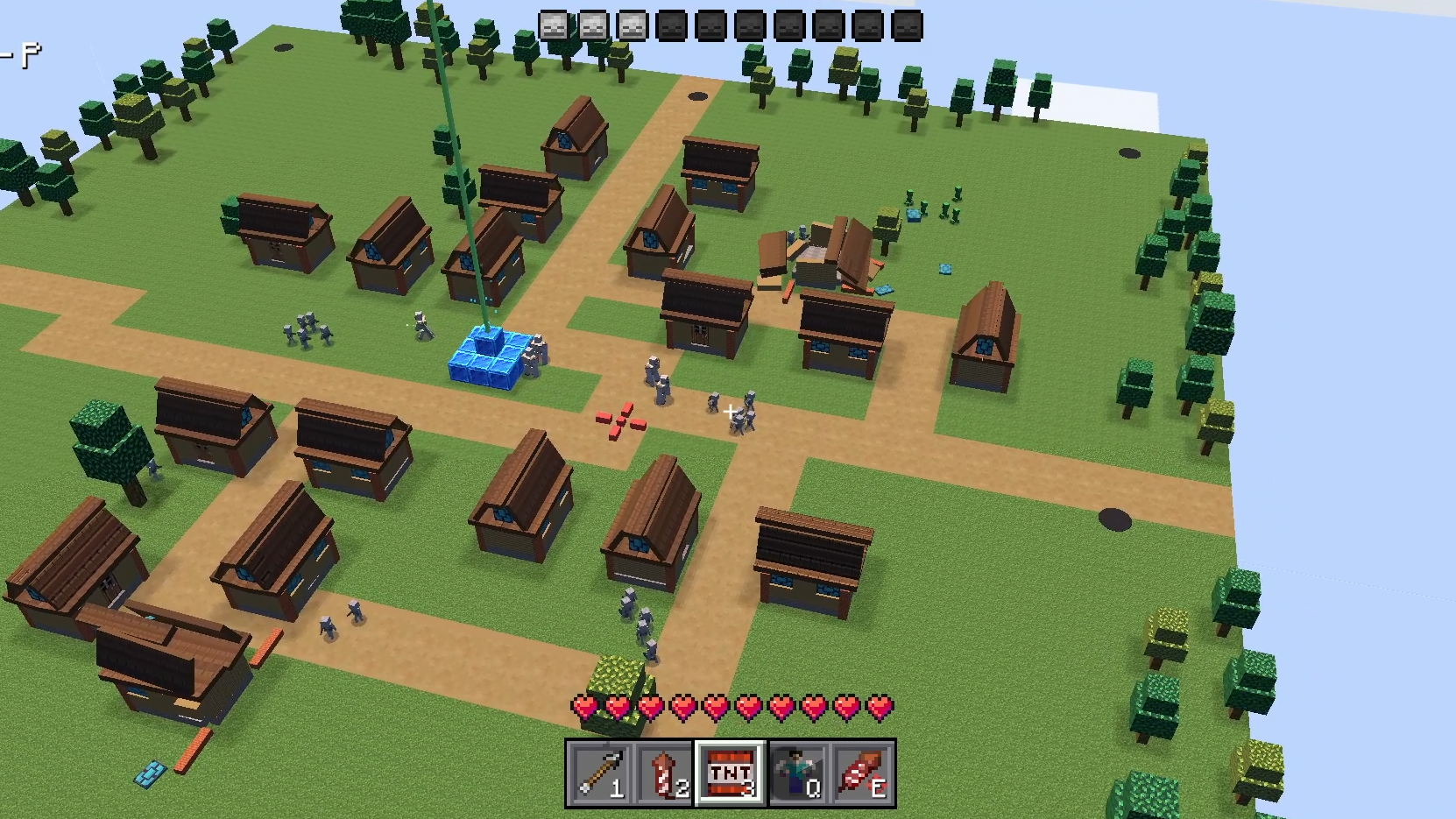Click the red TNT cross near the crosshair

coord(619,420)
